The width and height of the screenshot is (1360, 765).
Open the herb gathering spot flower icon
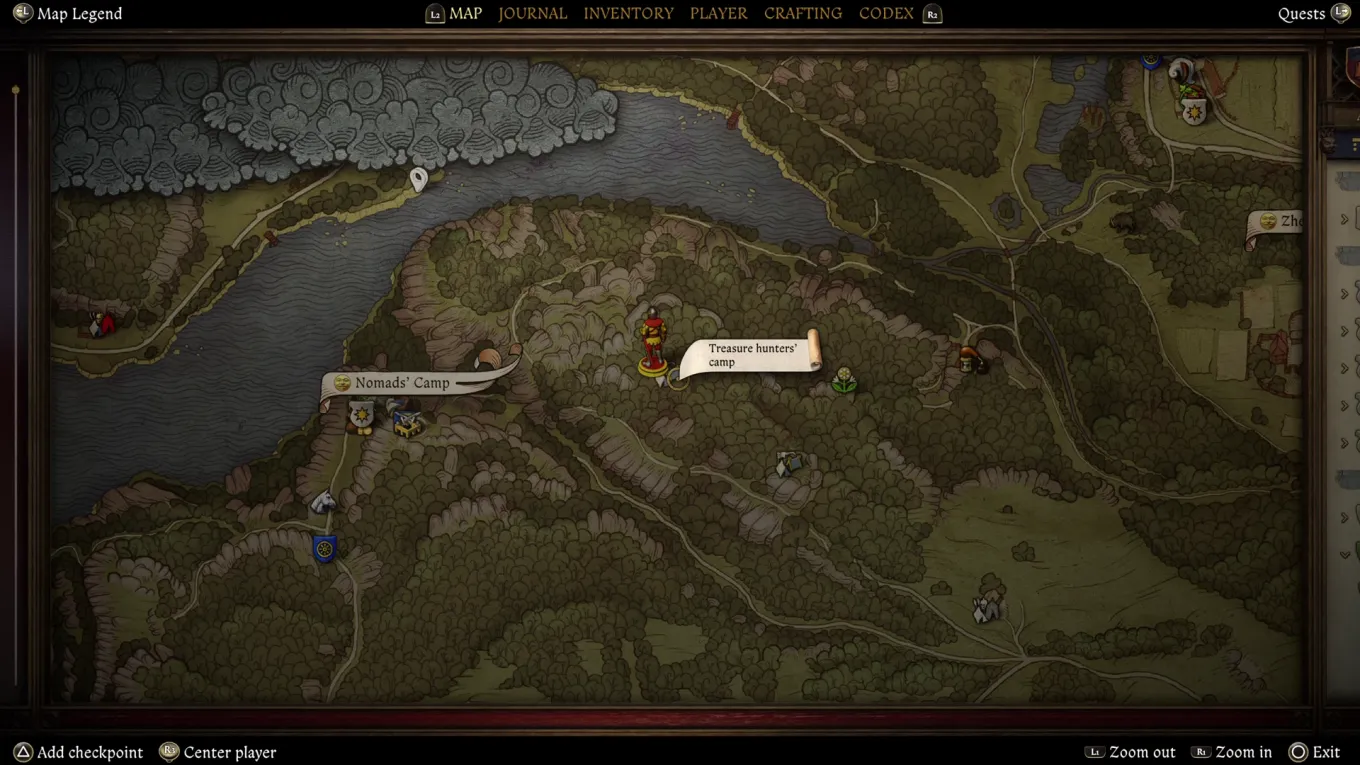(845, 381)
